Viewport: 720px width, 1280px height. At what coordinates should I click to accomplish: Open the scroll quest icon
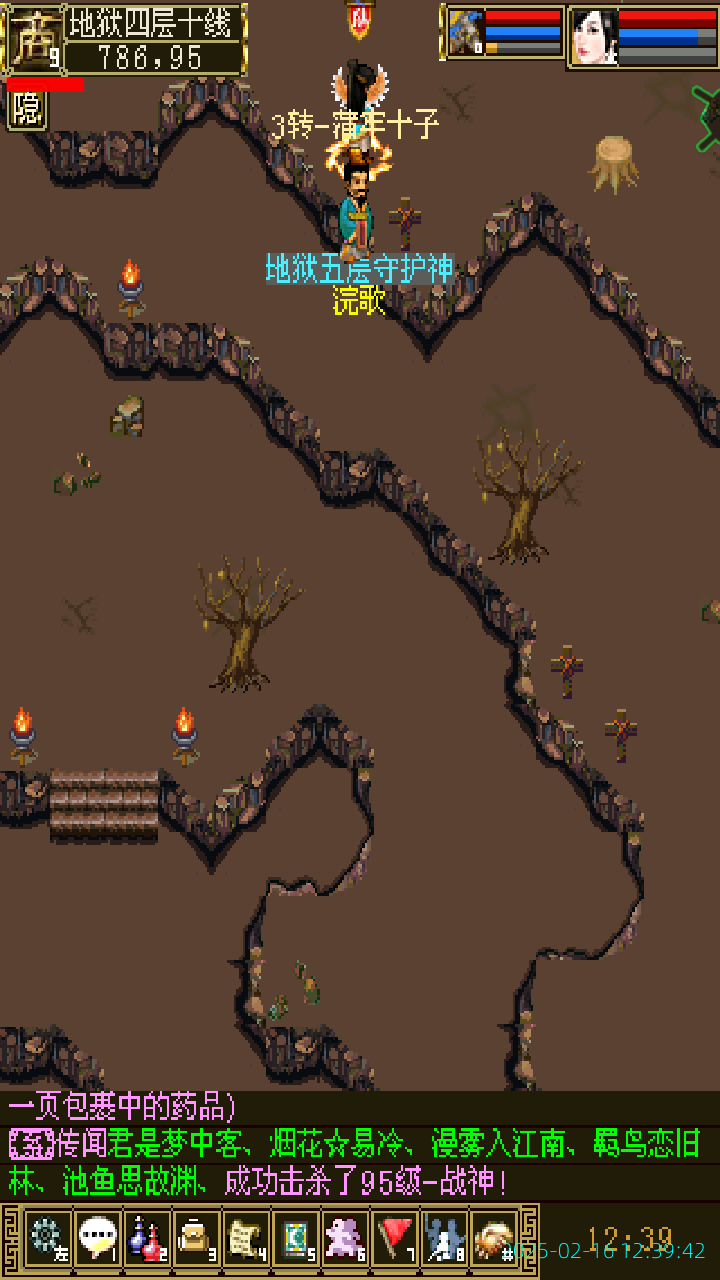click(246, 1238)
